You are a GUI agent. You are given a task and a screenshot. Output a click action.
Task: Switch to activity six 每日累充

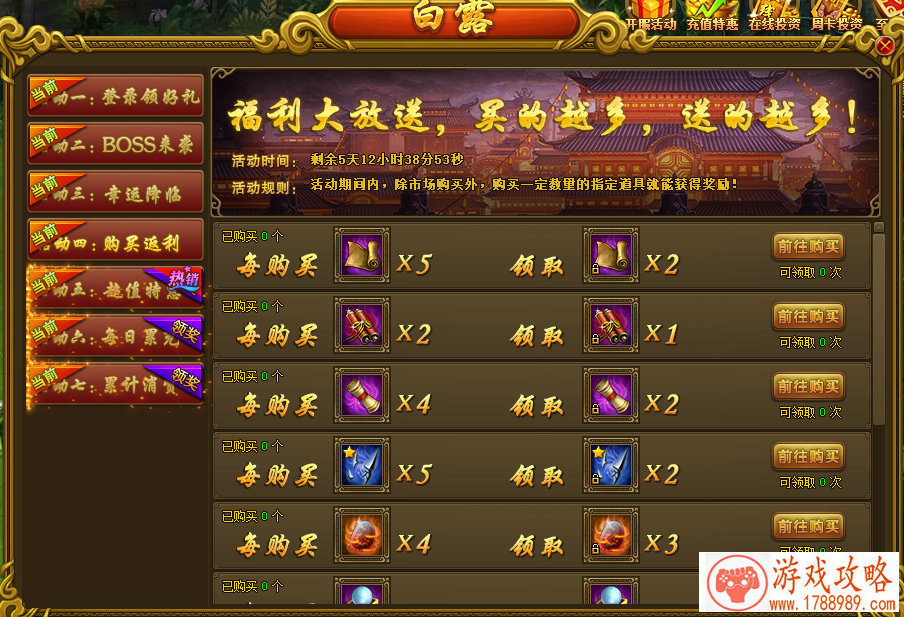[x=116, y=336]
